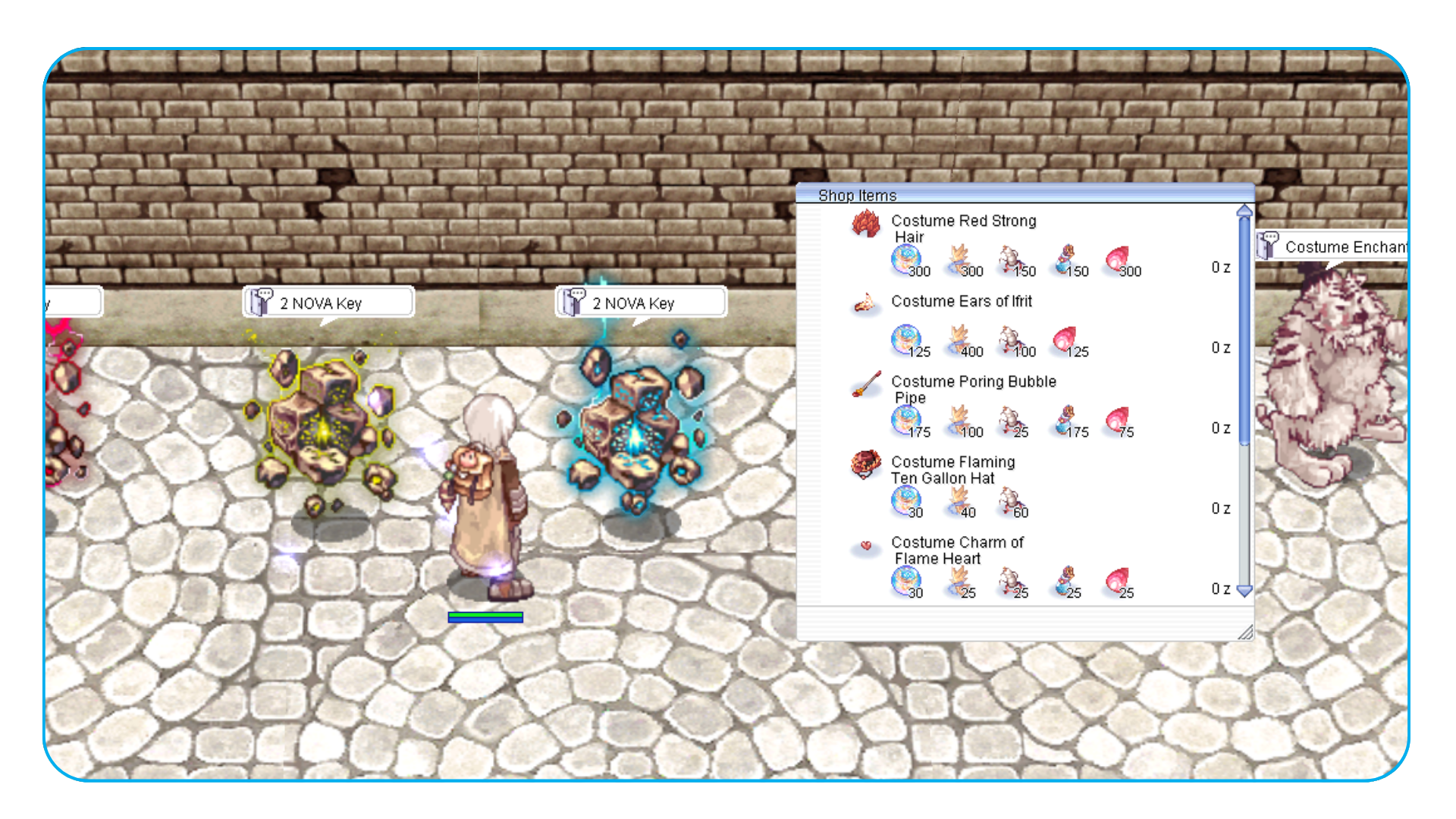Open the Costume Enchant vendor sign

1336,246
